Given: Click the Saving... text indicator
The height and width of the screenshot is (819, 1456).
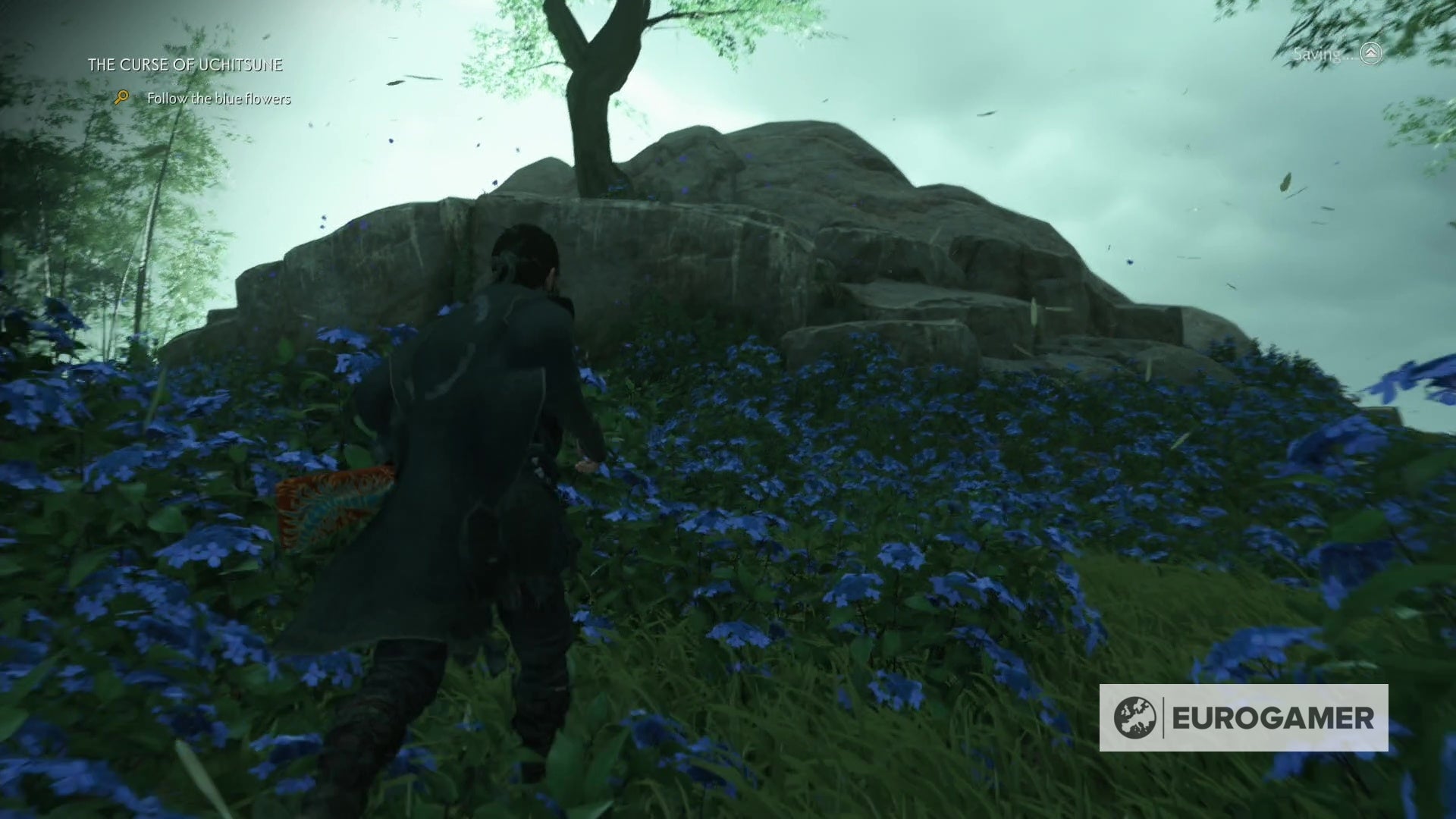Looking at the screenshot, I should [1321, 55].
